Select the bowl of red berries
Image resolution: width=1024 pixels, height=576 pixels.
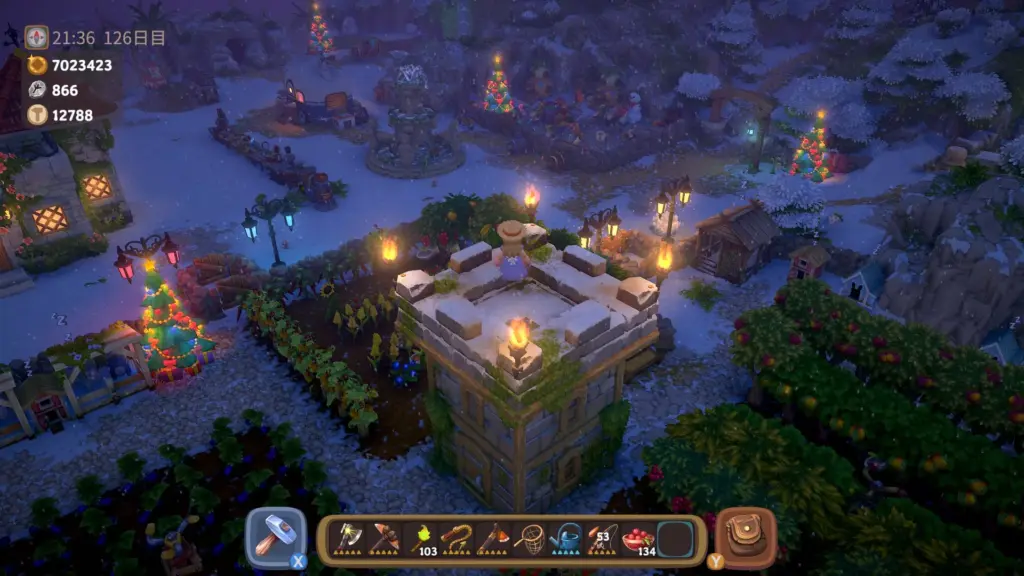click(x=637, y=538)
